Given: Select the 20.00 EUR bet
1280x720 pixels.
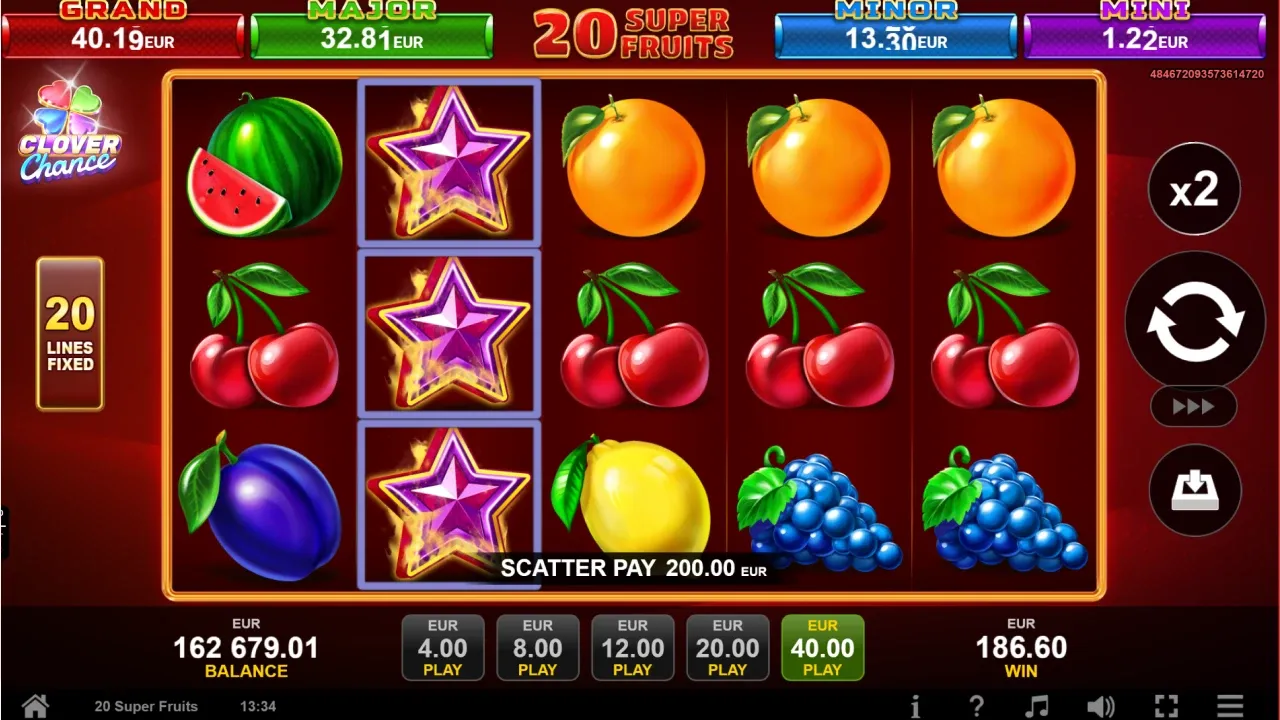Looking at the screenshot, I should 727,647.
